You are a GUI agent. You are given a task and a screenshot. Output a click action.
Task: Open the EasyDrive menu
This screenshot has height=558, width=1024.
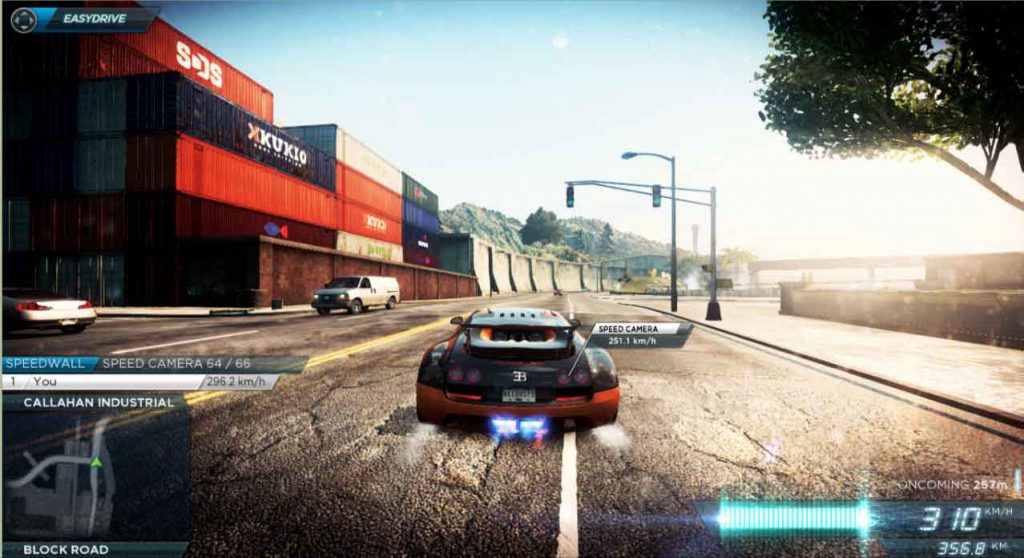click(82, 18)
